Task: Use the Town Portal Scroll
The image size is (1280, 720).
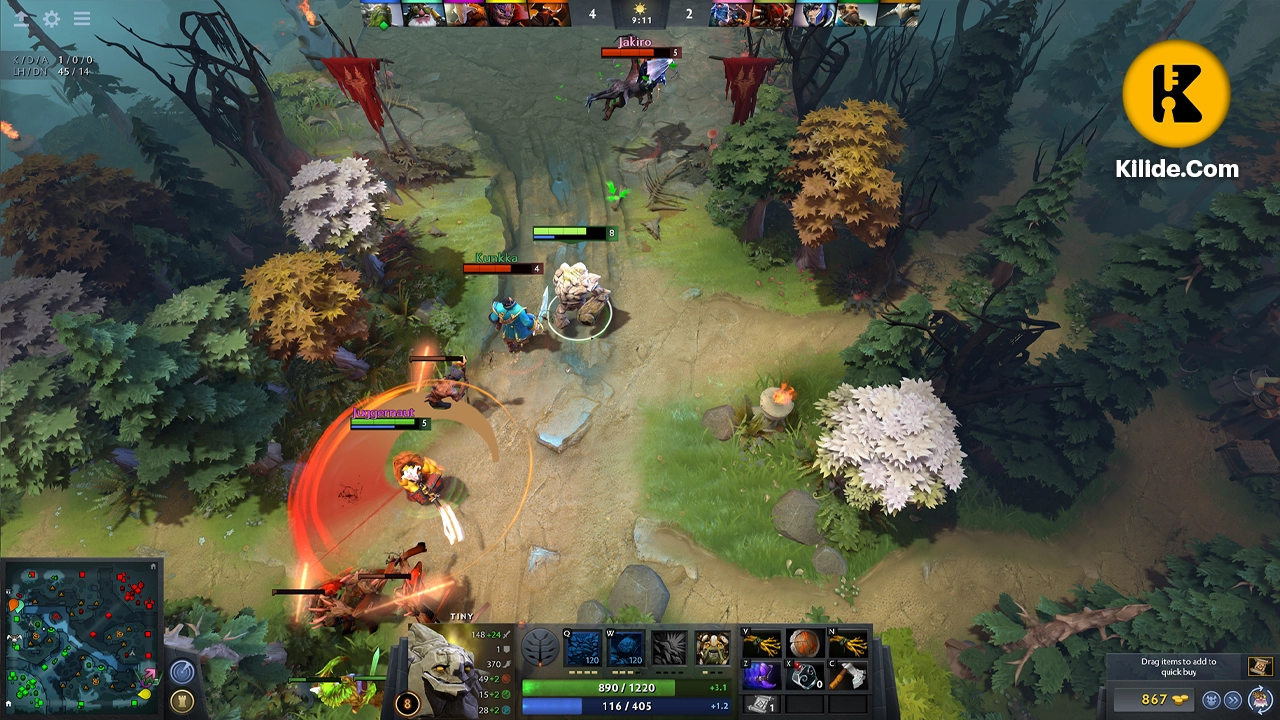Action: pyautogui.click(x=762, y=703)
